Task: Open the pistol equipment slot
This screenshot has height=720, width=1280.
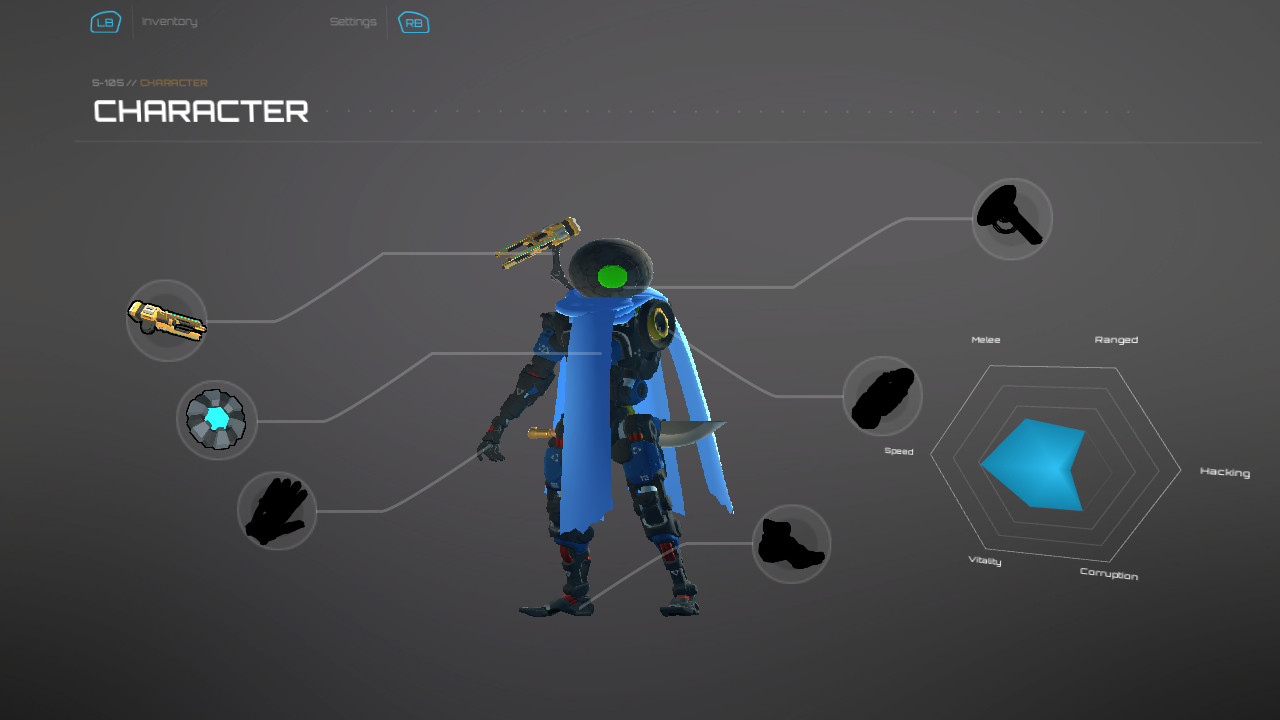Action: (1011, 218)
